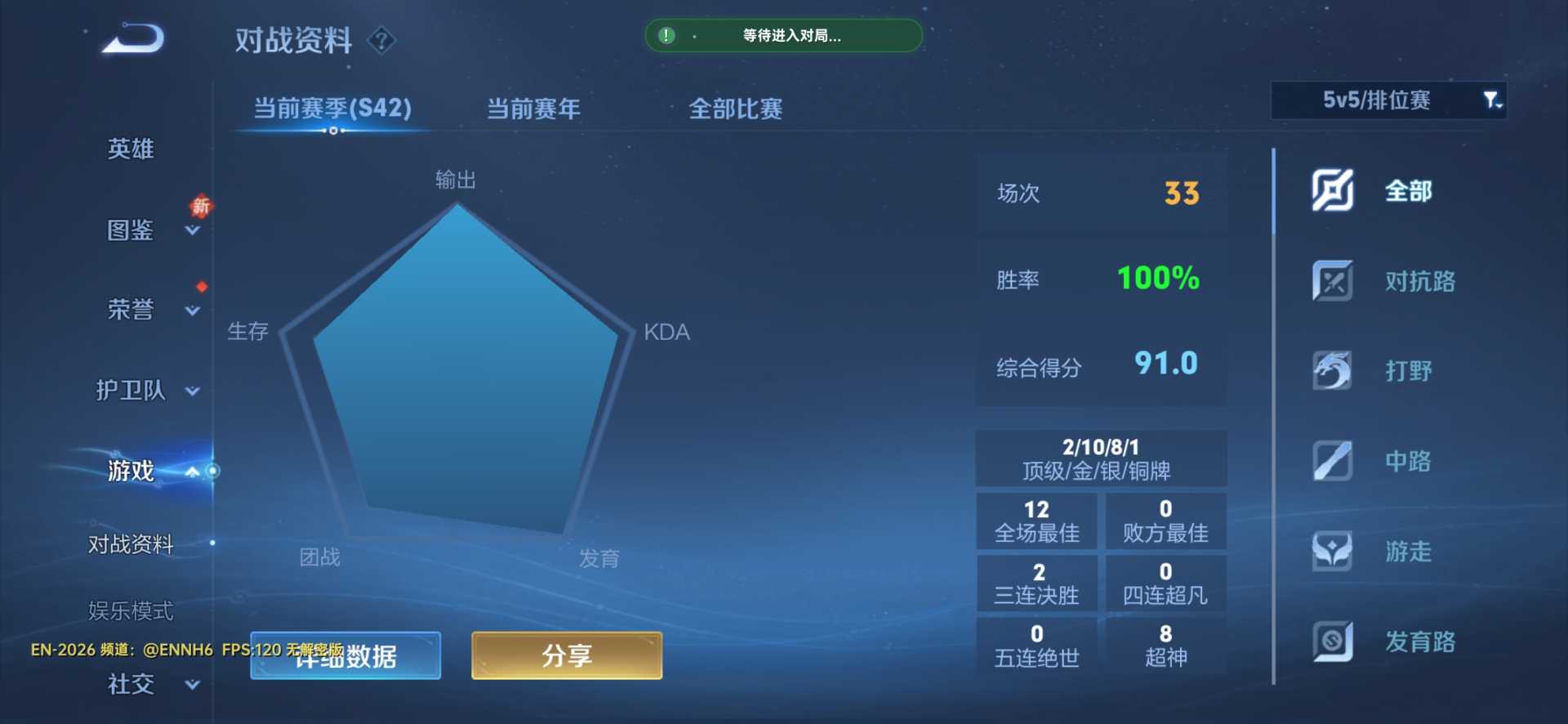Collapse the expanded 游戏 section
The height and width of the screenshot is (724, 1568).
193,471
